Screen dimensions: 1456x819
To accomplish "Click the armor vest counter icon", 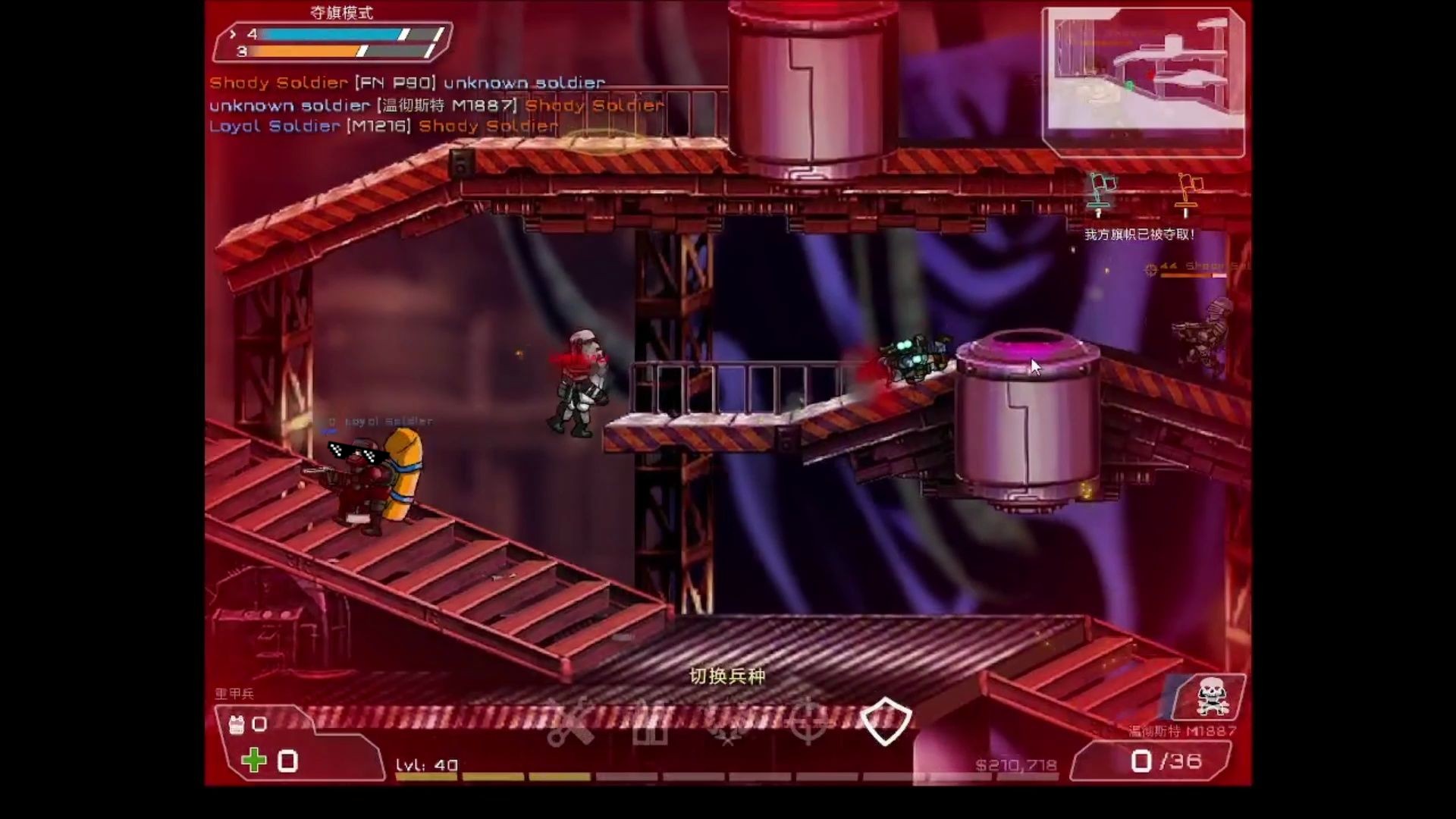I will pyautogui.click(x=237, y=724).
